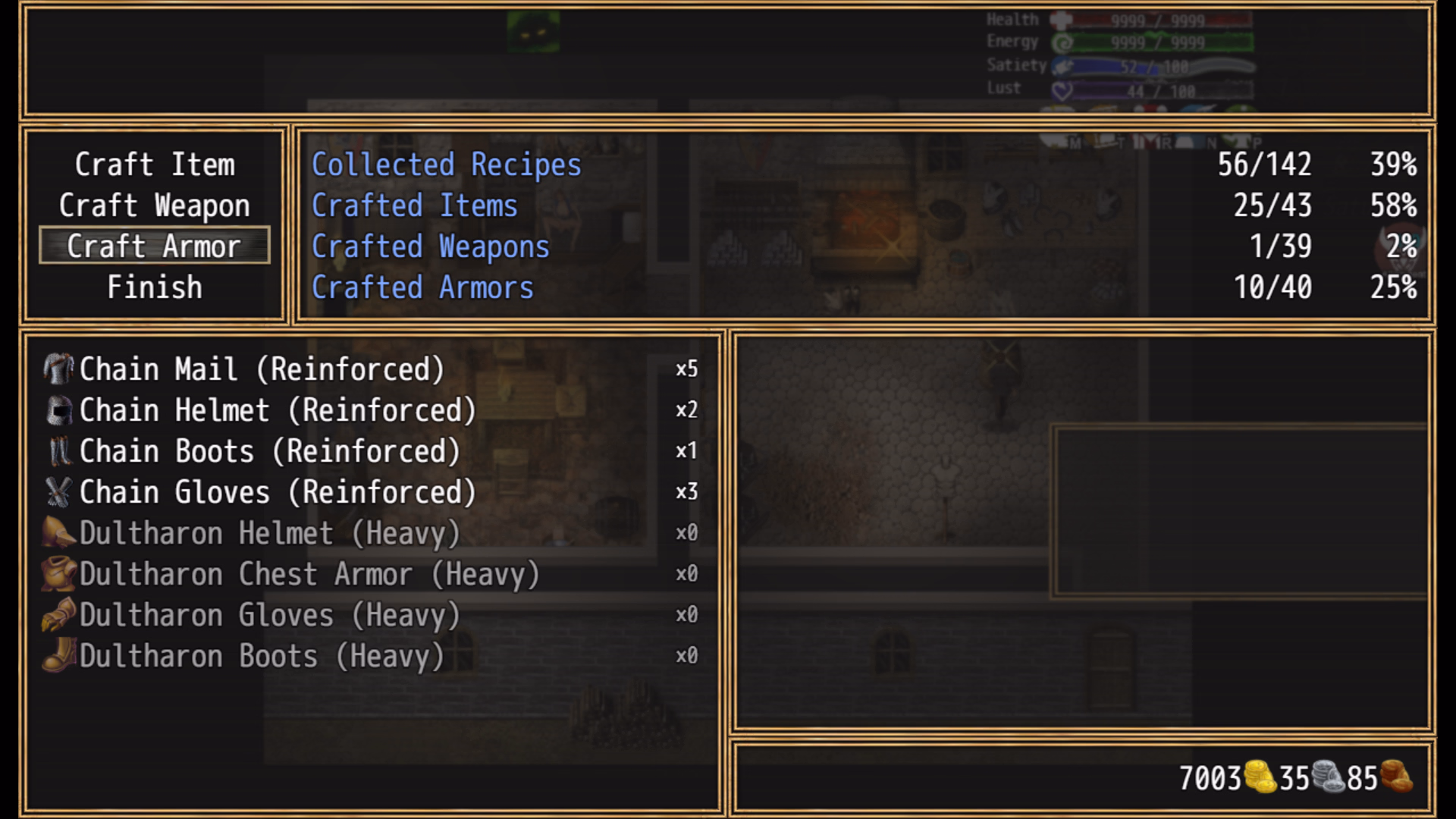Open the Craft Weapon category
Image resolution: width=1456 pixels, height=819 pixels.
pos(155,206)
